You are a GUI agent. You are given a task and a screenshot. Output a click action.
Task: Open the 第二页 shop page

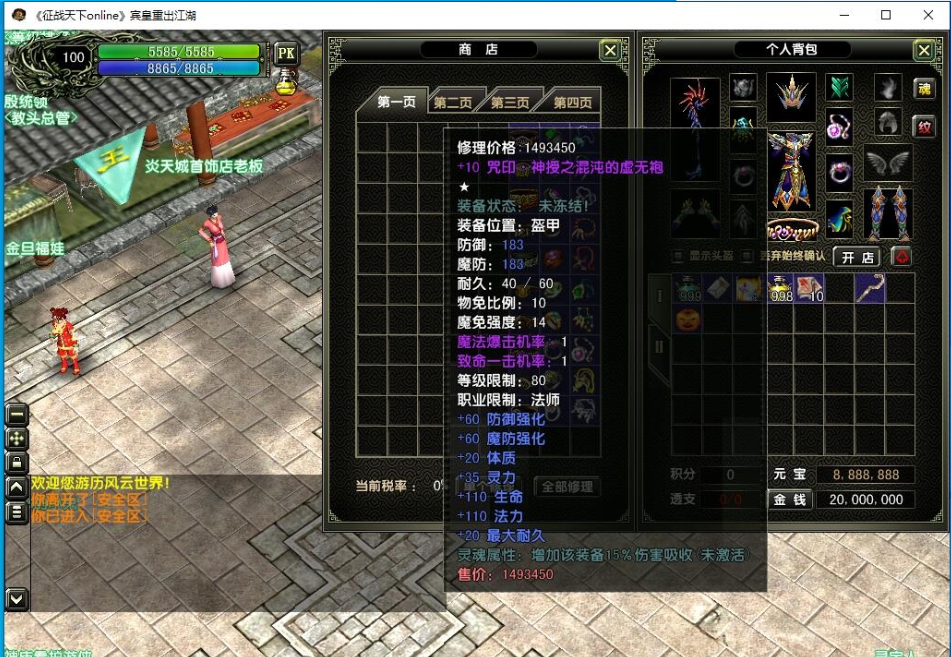(x=452, y=102)
